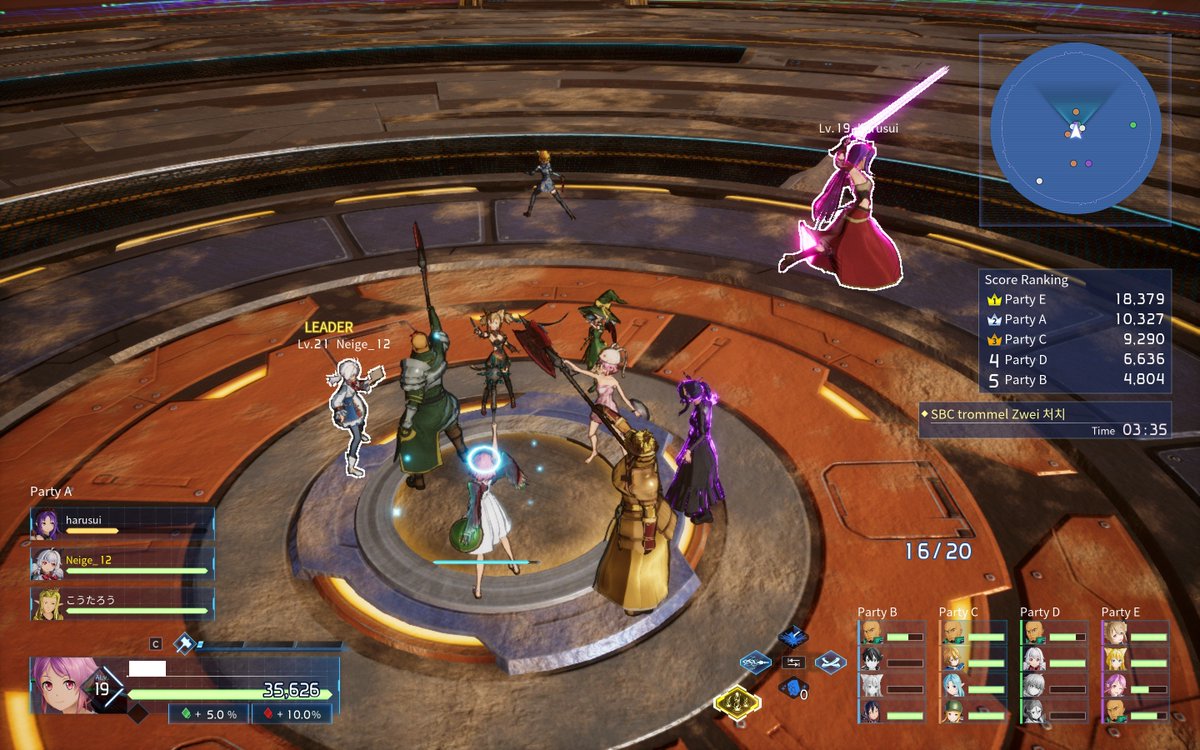Select Party B row in Score Ranking

[1074, 380]
